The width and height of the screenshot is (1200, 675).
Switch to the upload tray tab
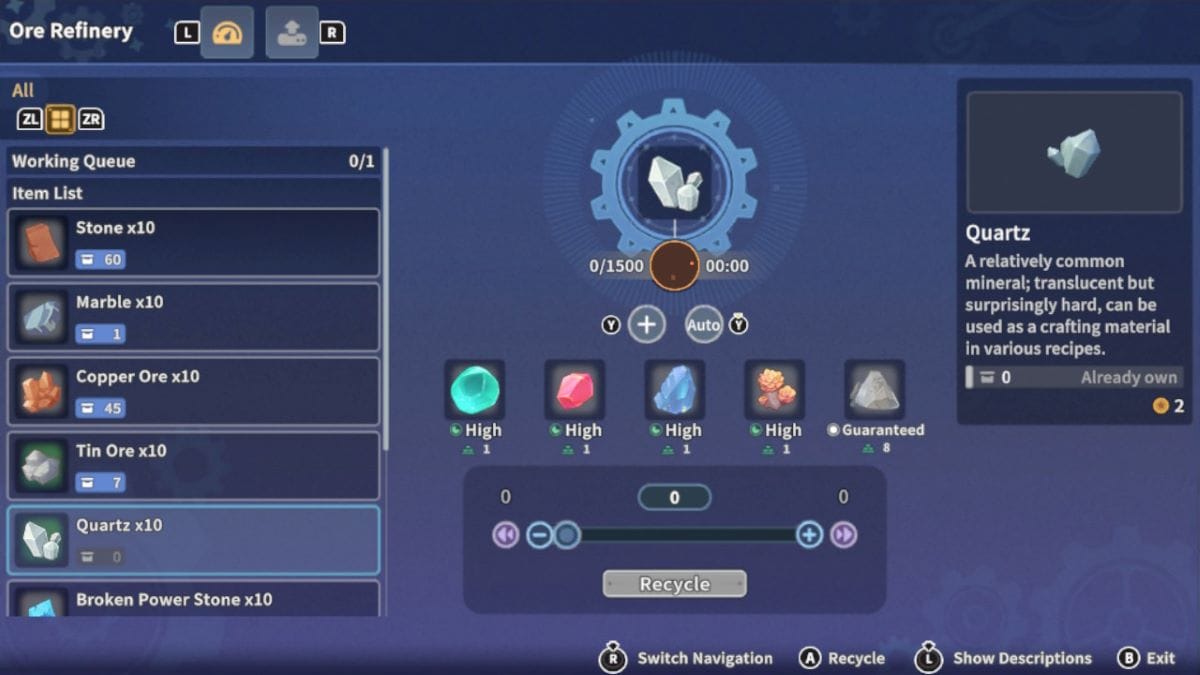[x=292, y=33]
